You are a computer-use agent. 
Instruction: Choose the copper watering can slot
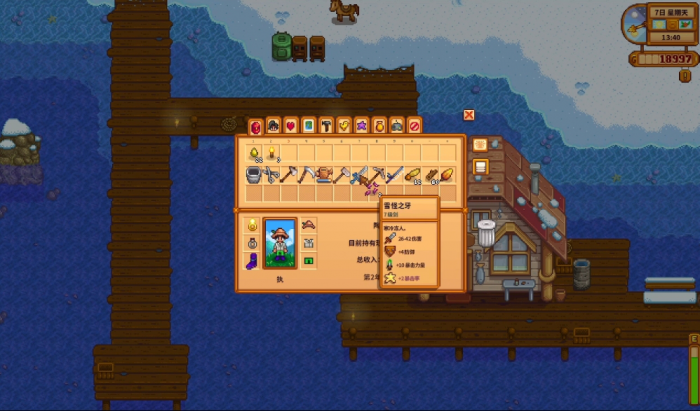tap(326, 176)
